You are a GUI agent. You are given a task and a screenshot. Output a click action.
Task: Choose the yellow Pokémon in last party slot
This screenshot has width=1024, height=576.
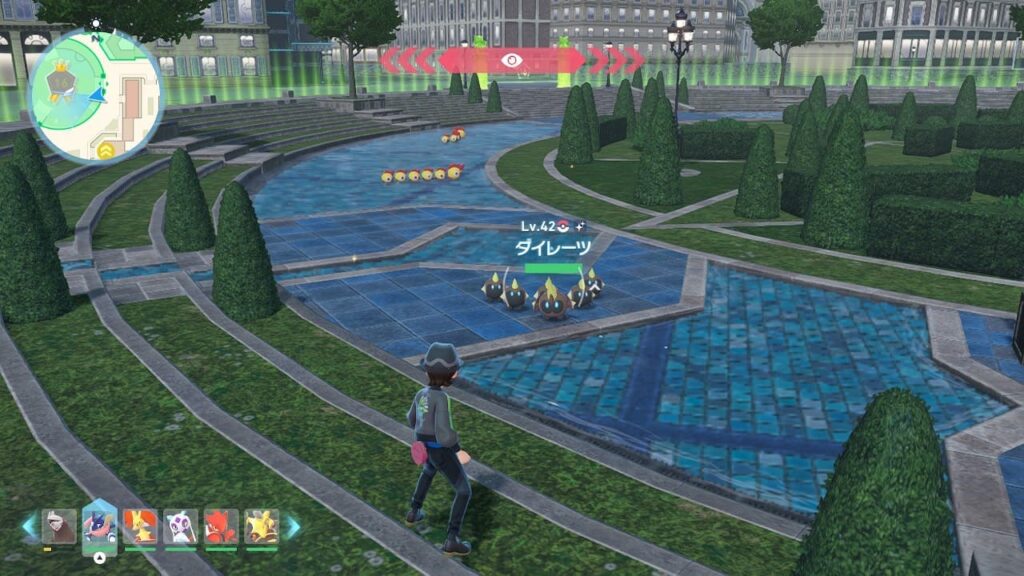(x=261, y=526)
